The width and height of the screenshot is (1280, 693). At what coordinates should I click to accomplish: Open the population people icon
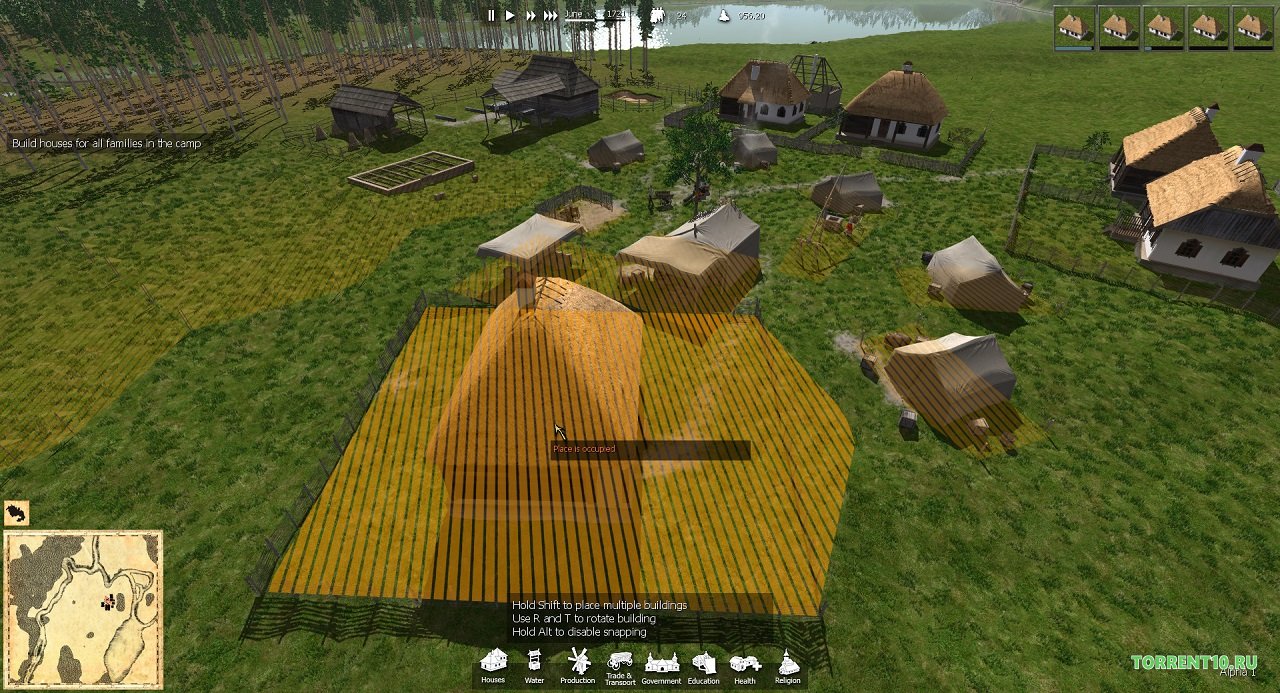click(x=657, y=15)
